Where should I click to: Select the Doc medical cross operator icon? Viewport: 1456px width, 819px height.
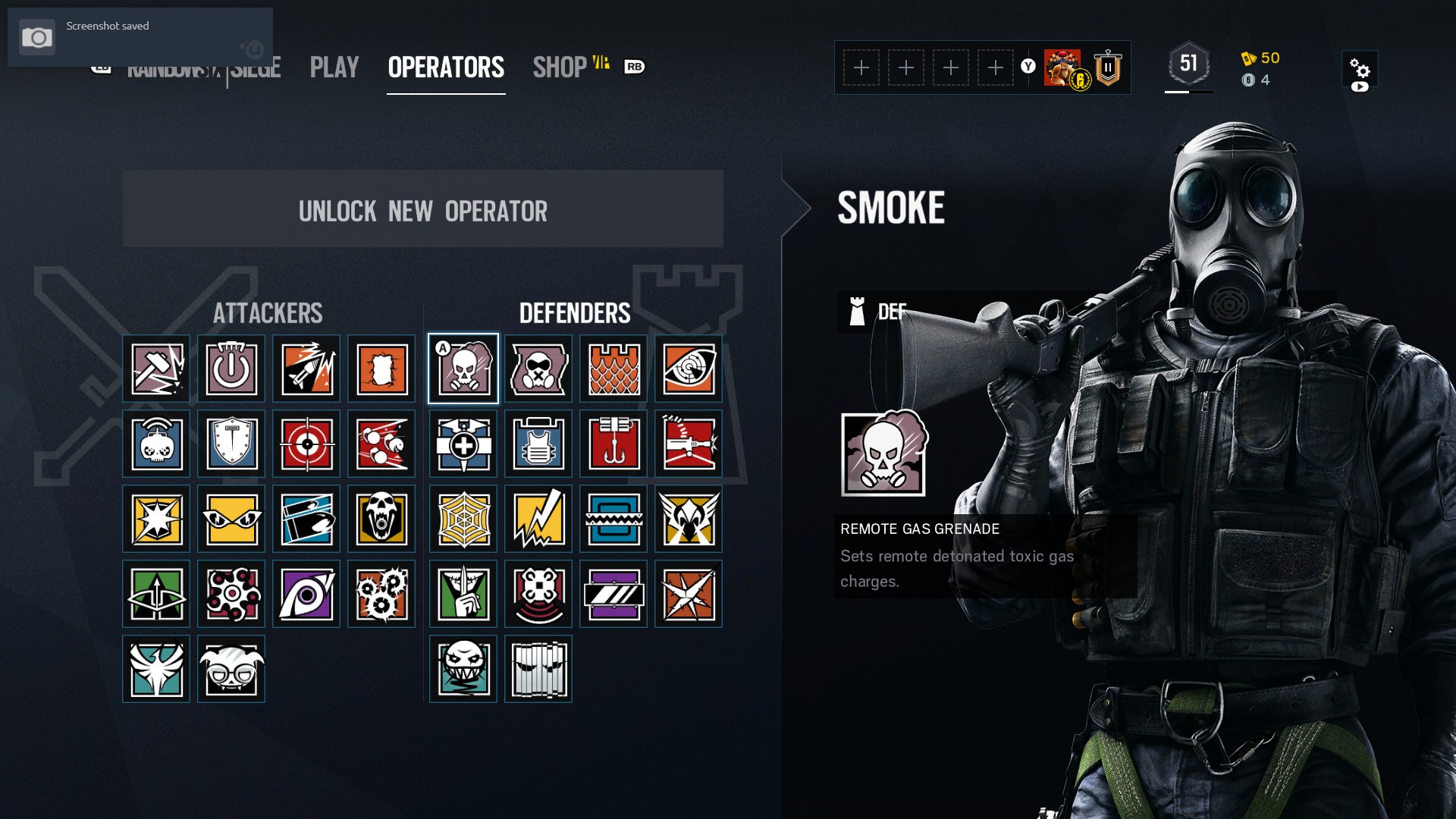[463, 444]
